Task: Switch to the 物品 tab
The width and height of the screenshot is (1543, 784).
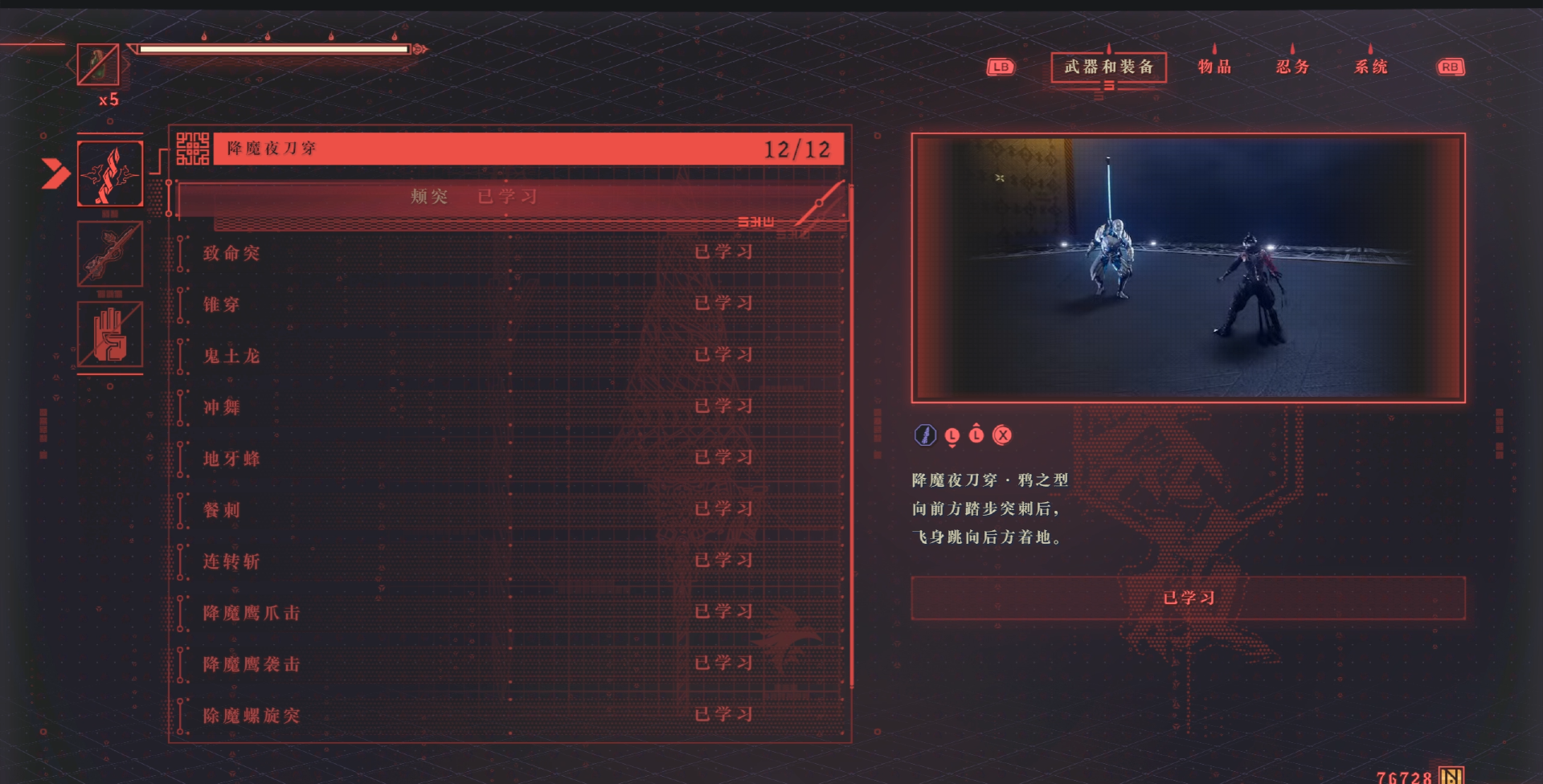Action: click(x=1214, y=67)
